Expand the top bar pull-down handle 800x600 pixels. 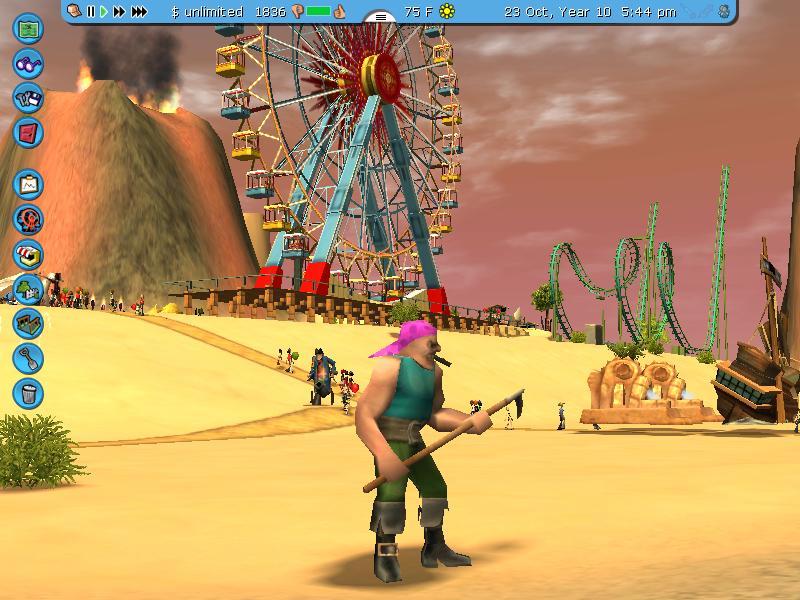pyautogui.click(x=380, y=17)
